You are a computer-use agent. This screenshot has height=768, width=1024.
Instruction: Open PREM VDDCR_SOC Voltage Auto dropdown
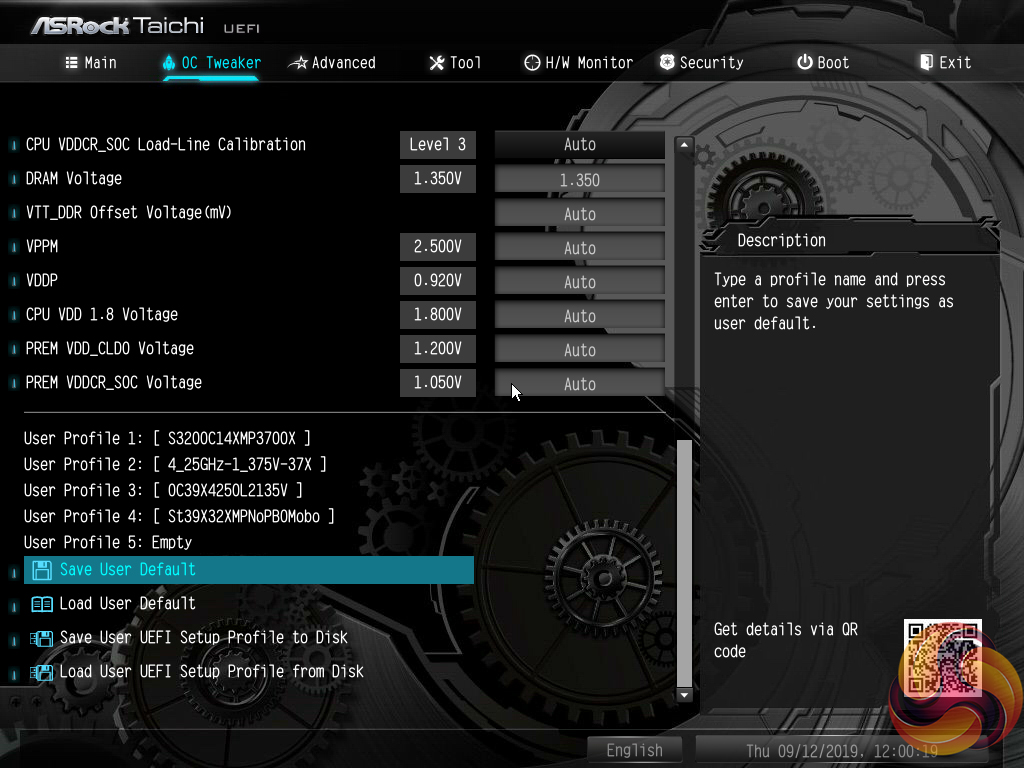tap(580, 384)
